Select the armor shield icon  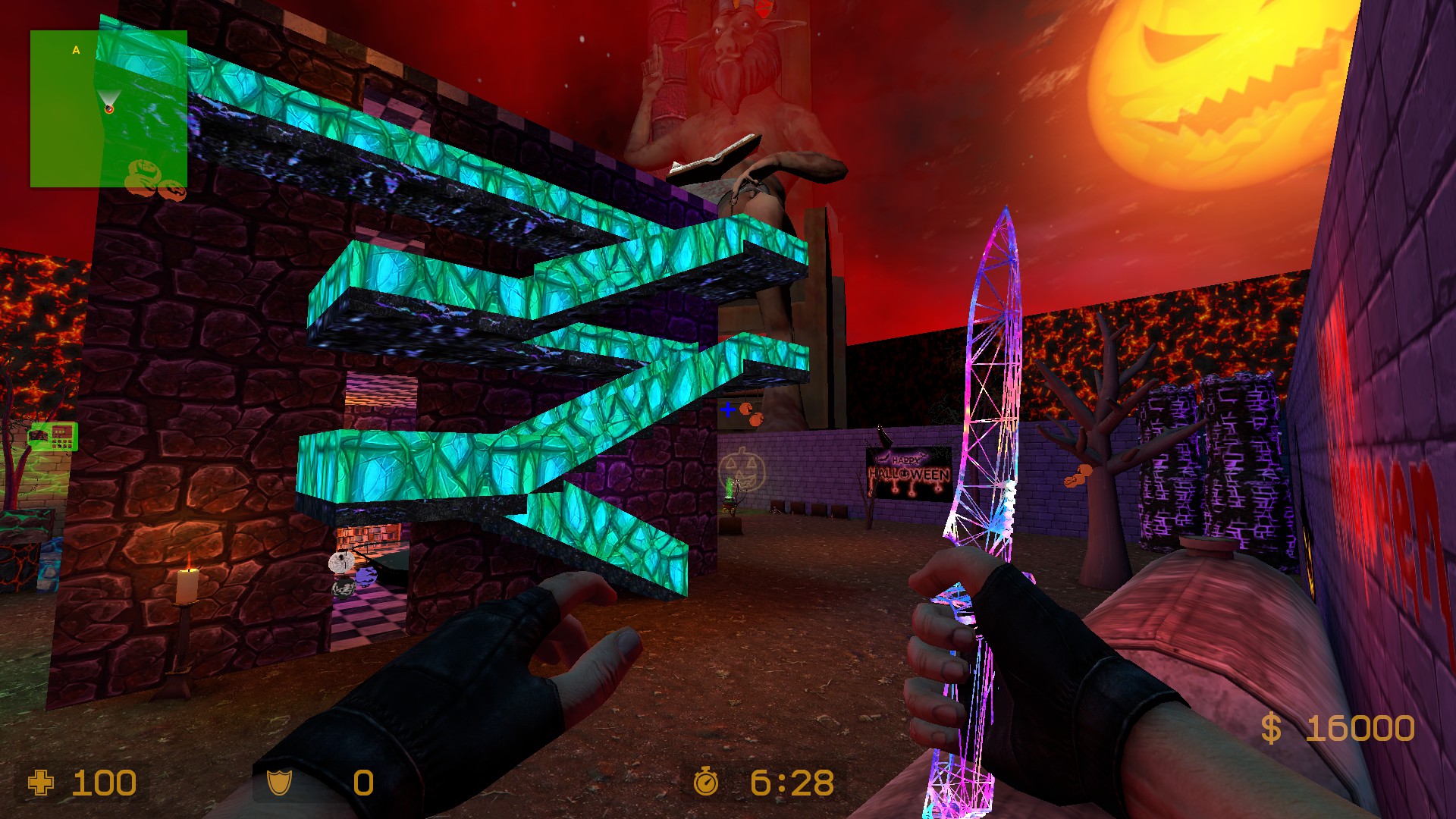pos(280,782)
